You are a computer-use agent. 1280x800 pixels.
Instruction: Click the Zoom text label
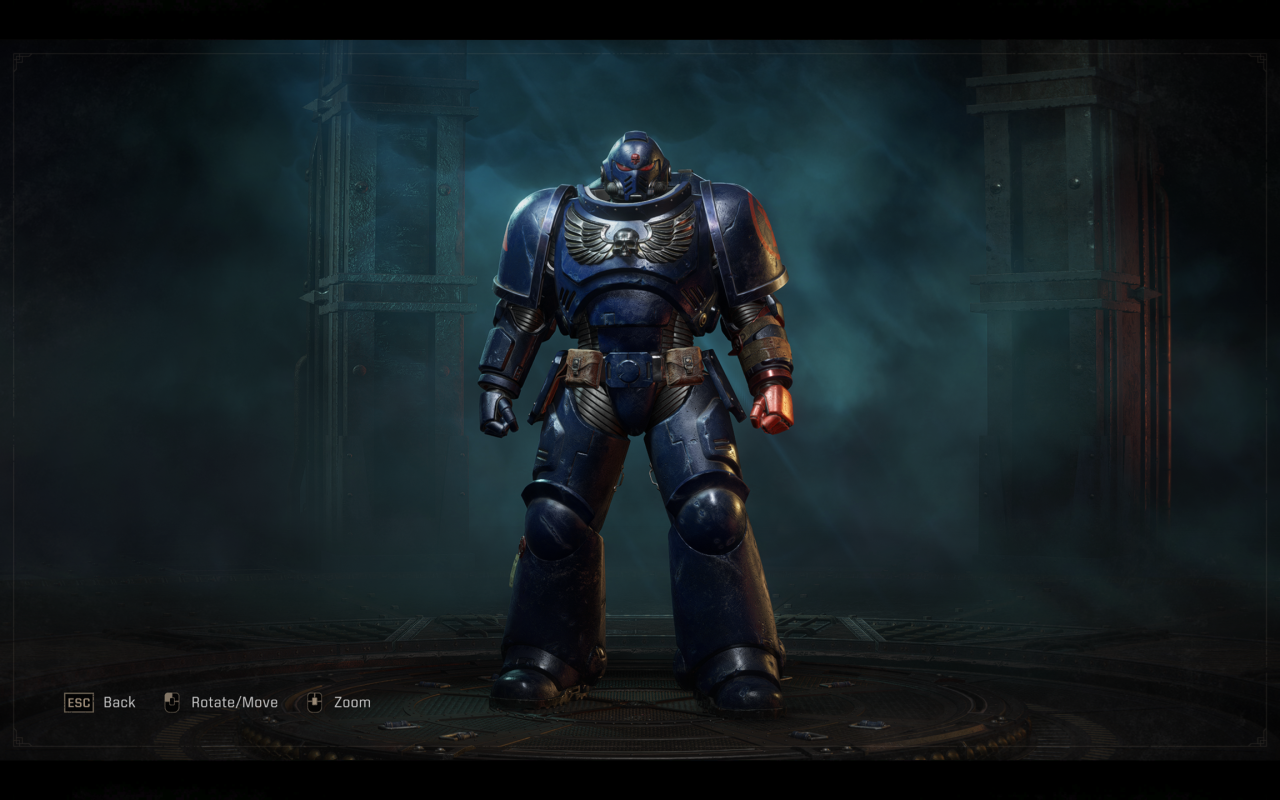(x=352, y=702)
